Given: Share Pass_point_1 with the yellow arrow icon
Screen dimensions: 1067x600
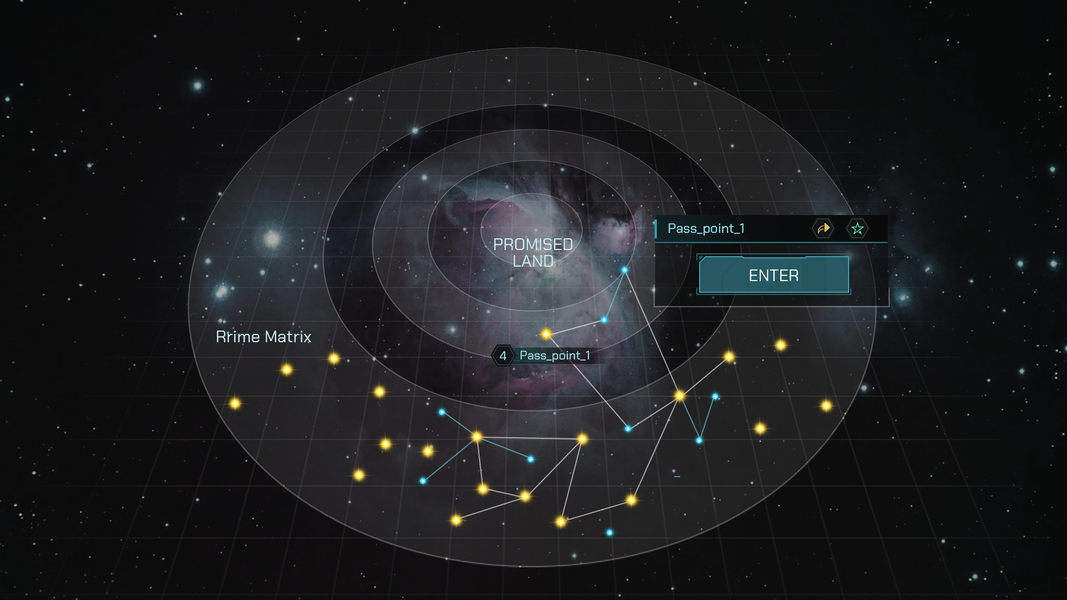Looking at the screenshot, I should pos(823,229).
